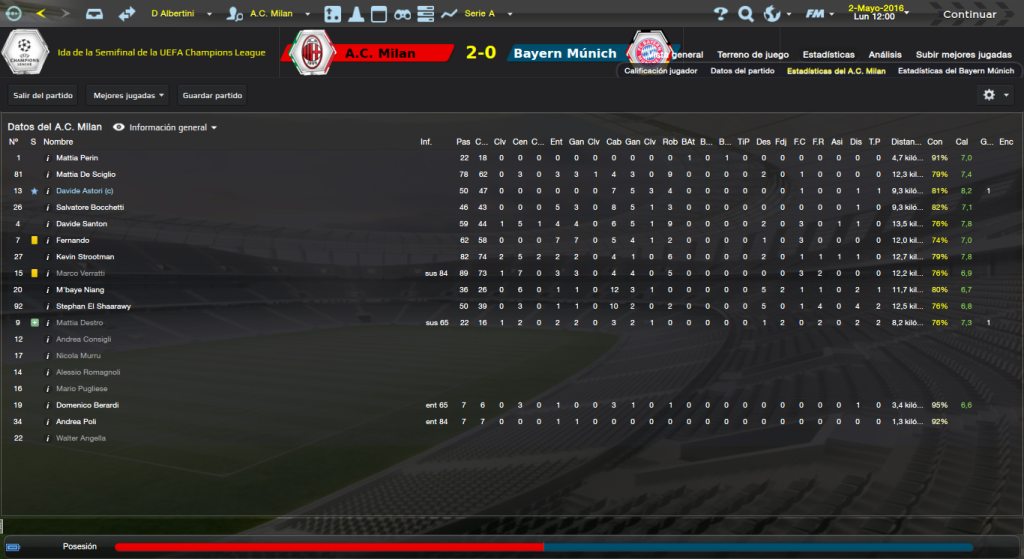The height and width of the screenshot is (559, 1024).
Task: Save the match with Guardar partido
Action: click(211, 96)
